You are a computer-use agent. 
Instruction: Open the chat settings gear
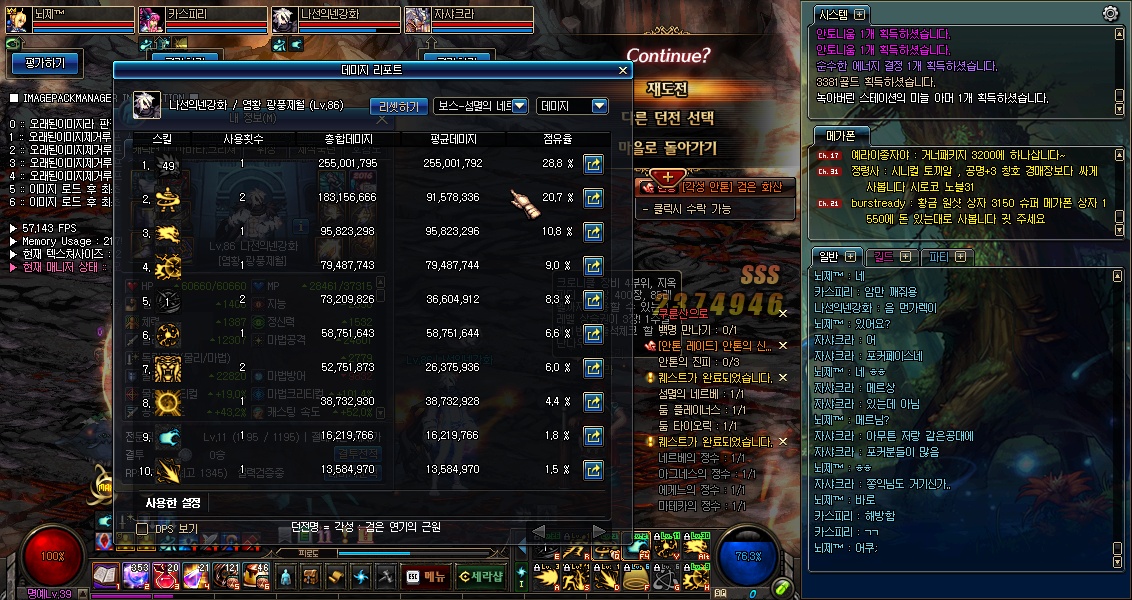1110,13
